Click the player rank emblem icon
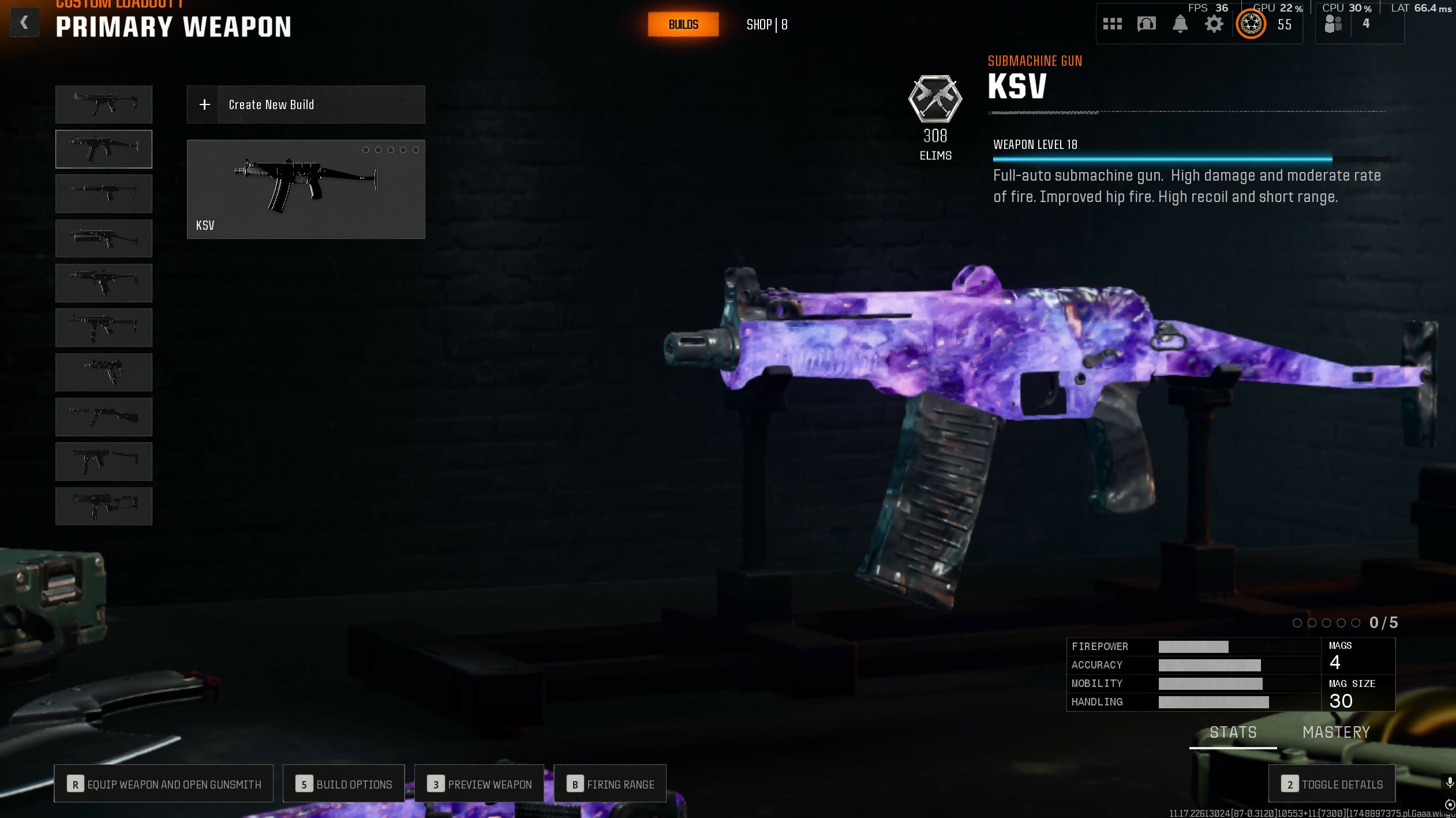This screenshot has width=1456, height=818. (x=1251, y=24)
